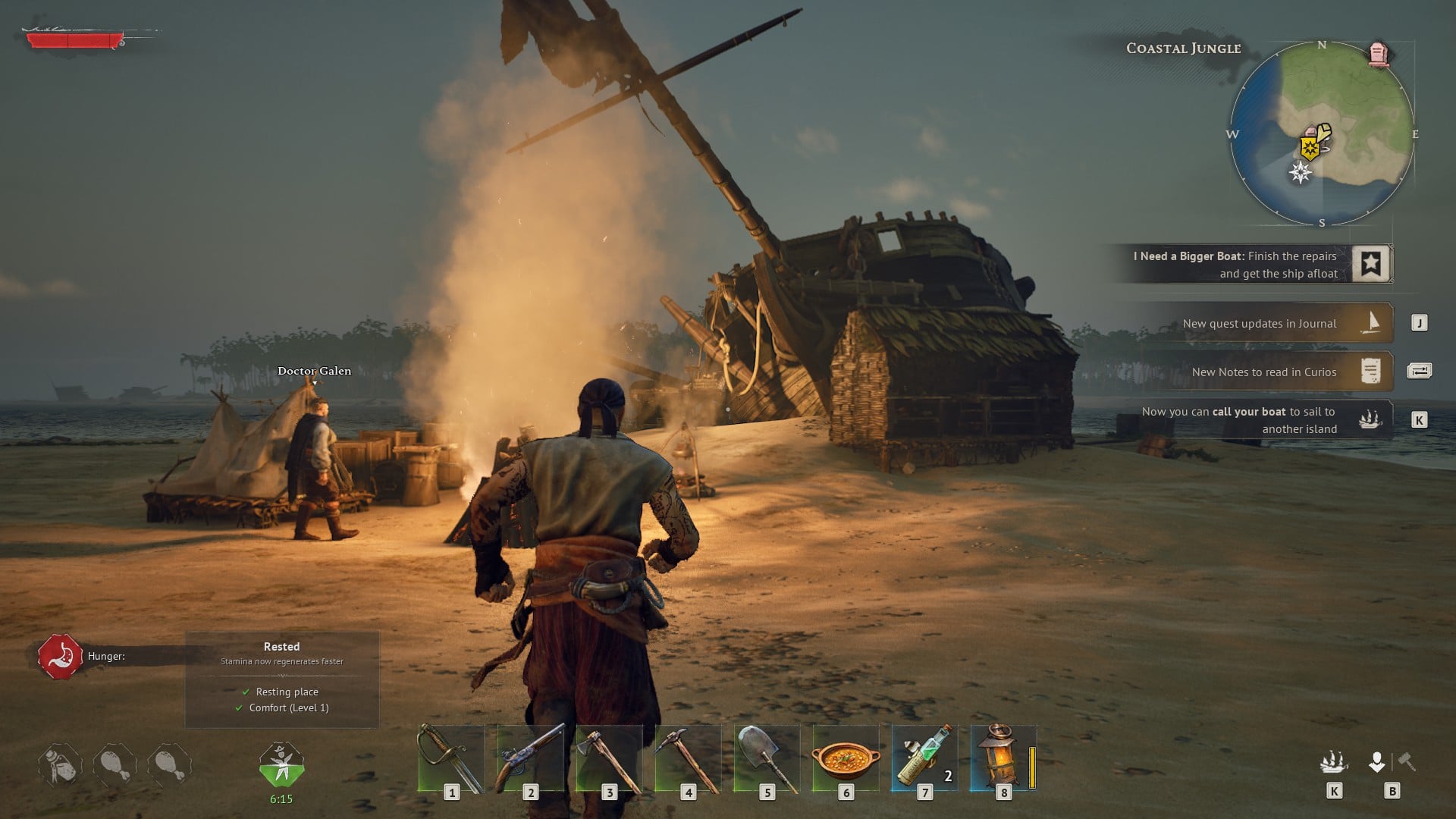Click the ship icon at bottom right
The height and width of the screenshot is (819, 1456).
(x=1334, y=762)
